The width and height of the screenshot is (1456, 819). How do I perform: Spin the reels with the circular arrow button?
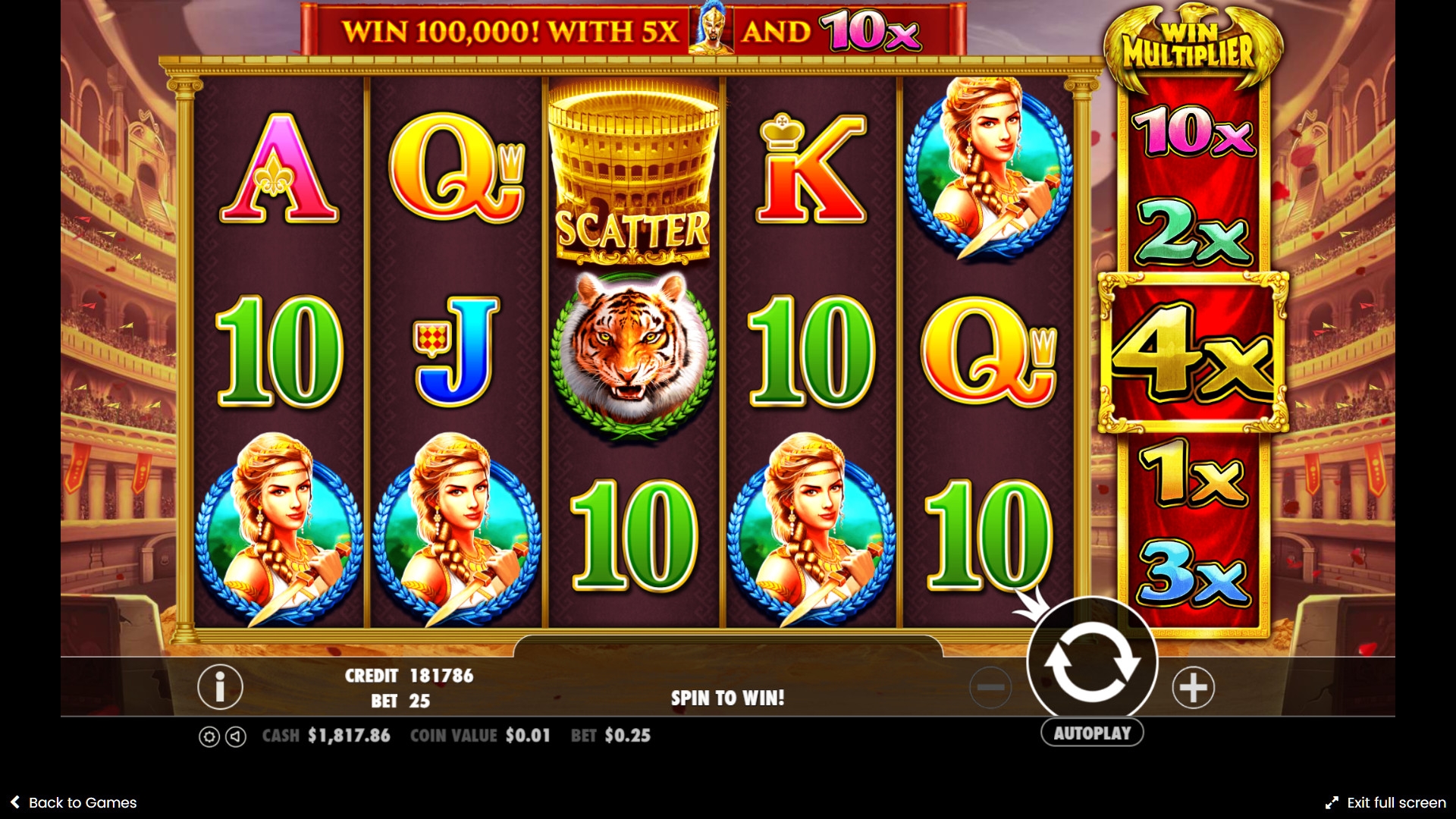pos(1091,663)
